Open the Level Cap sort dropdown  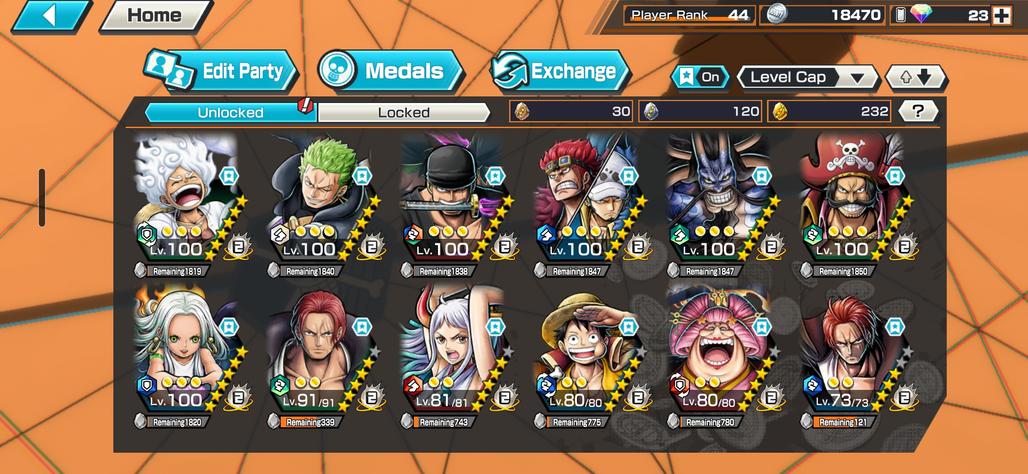pos(807,78)
